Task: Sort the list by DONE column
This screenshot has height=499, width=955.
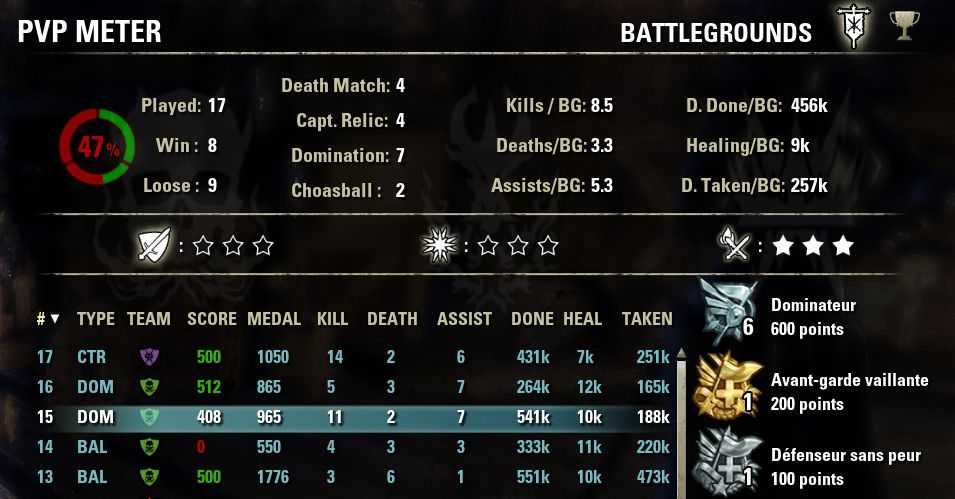Action: pos(532,319)
